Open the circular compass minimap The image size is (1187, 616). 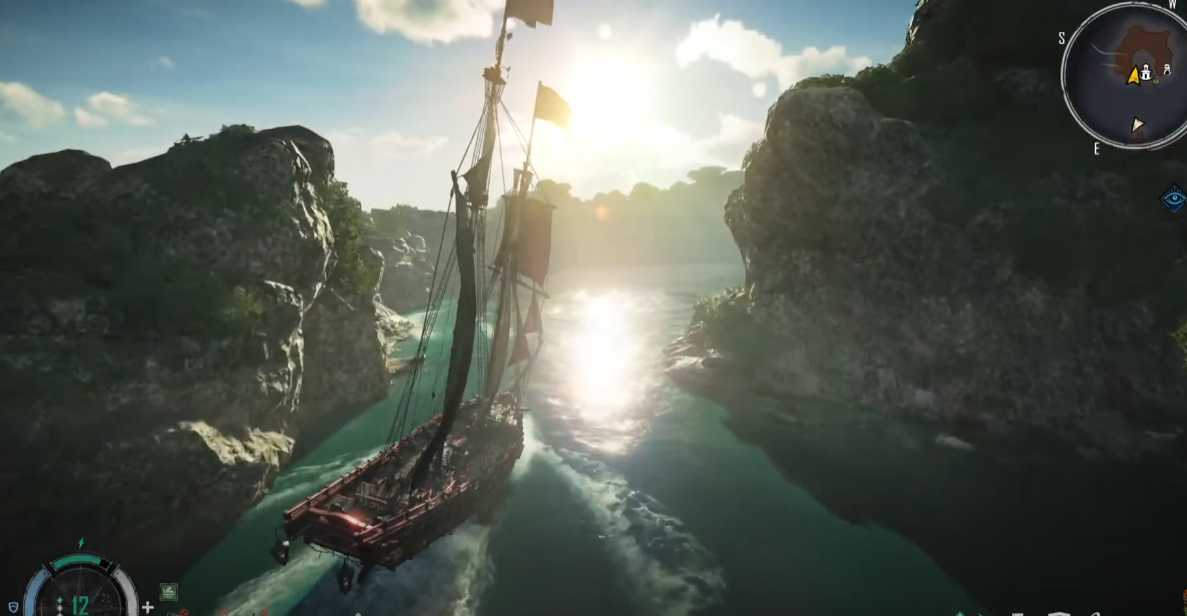[1123, 76]
